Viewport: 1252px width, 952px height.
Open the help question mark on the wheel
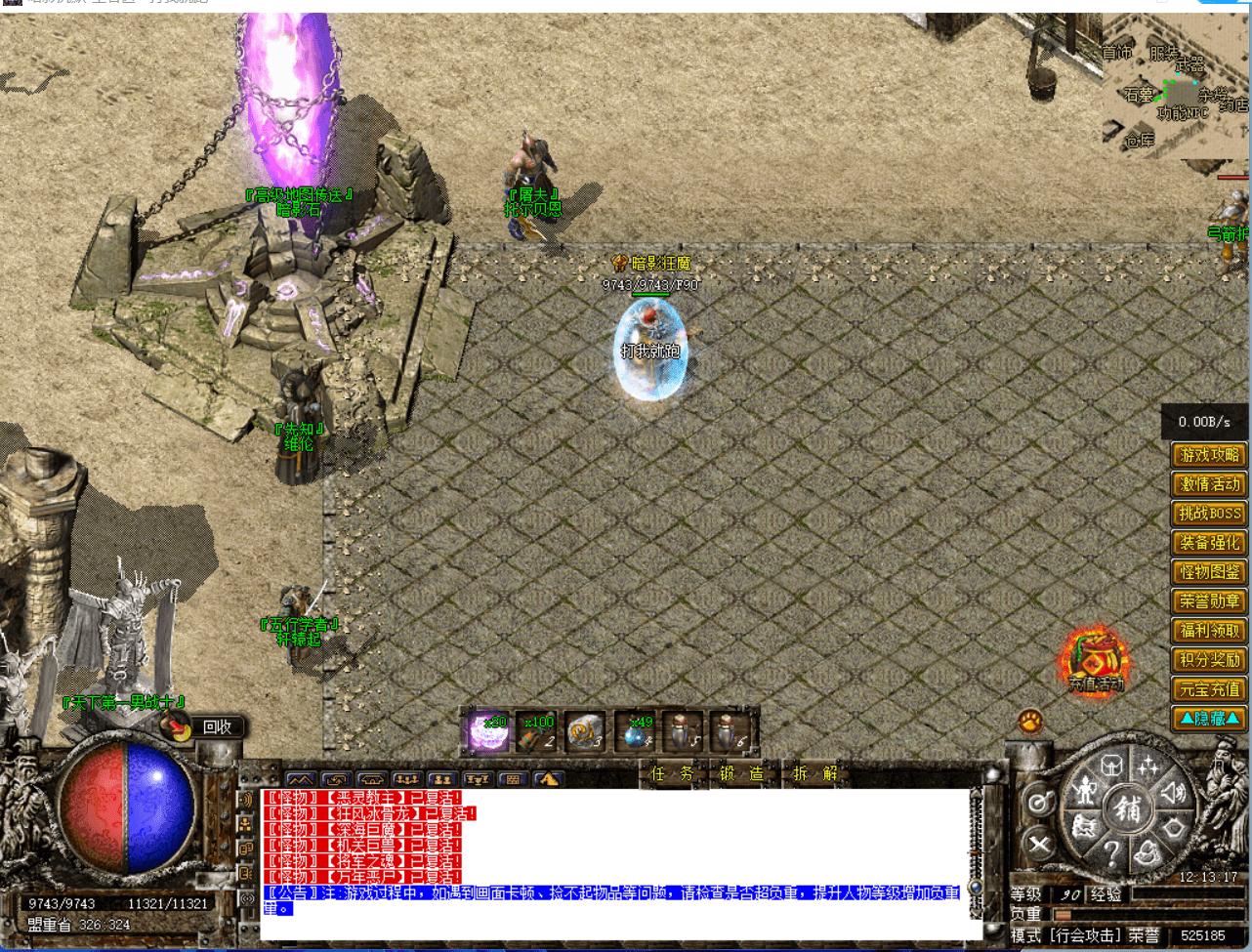1111,853
